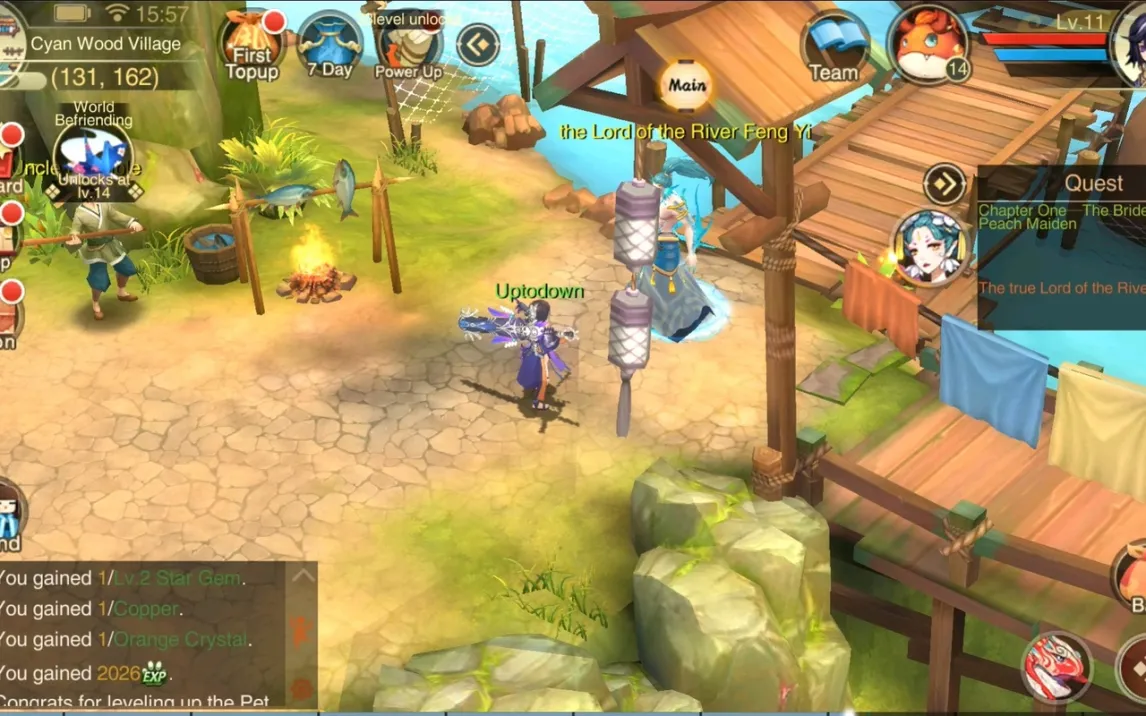Open the player character portrait
This screenshot has width=1146, height=716.
click(1131, 44)
